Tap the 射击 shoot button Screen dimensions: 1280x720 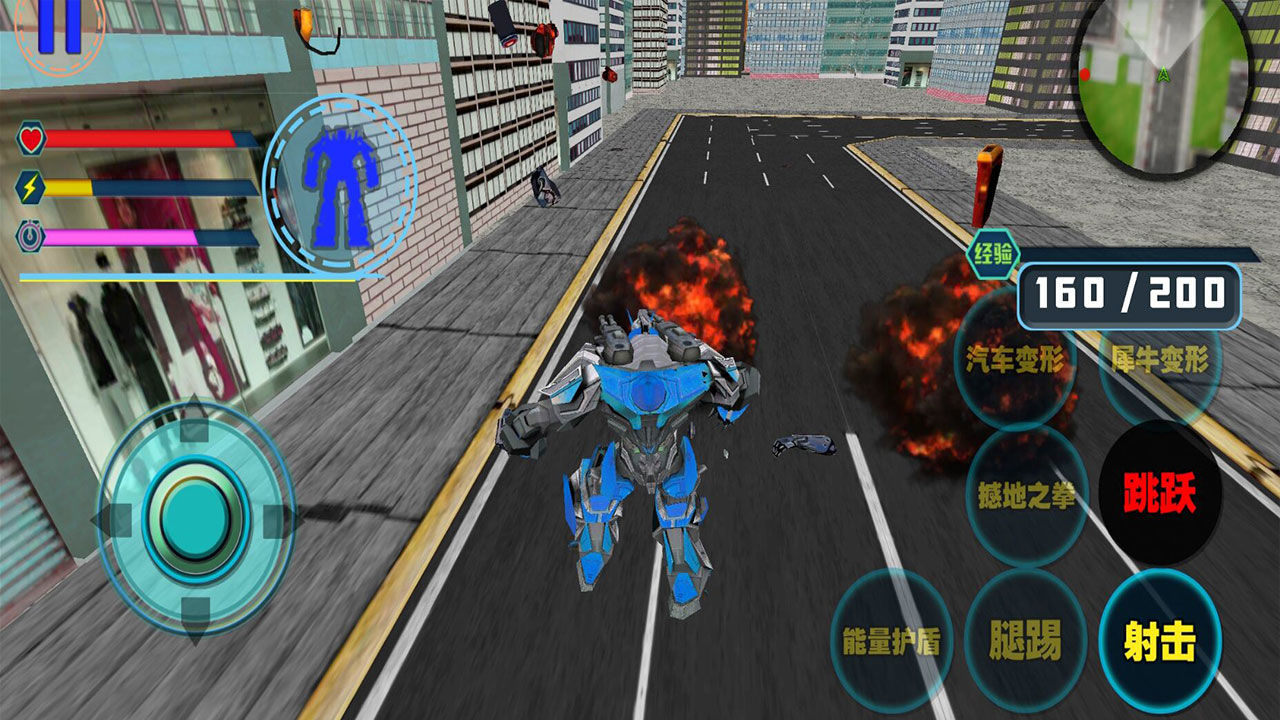click(x=1159, y=641)
